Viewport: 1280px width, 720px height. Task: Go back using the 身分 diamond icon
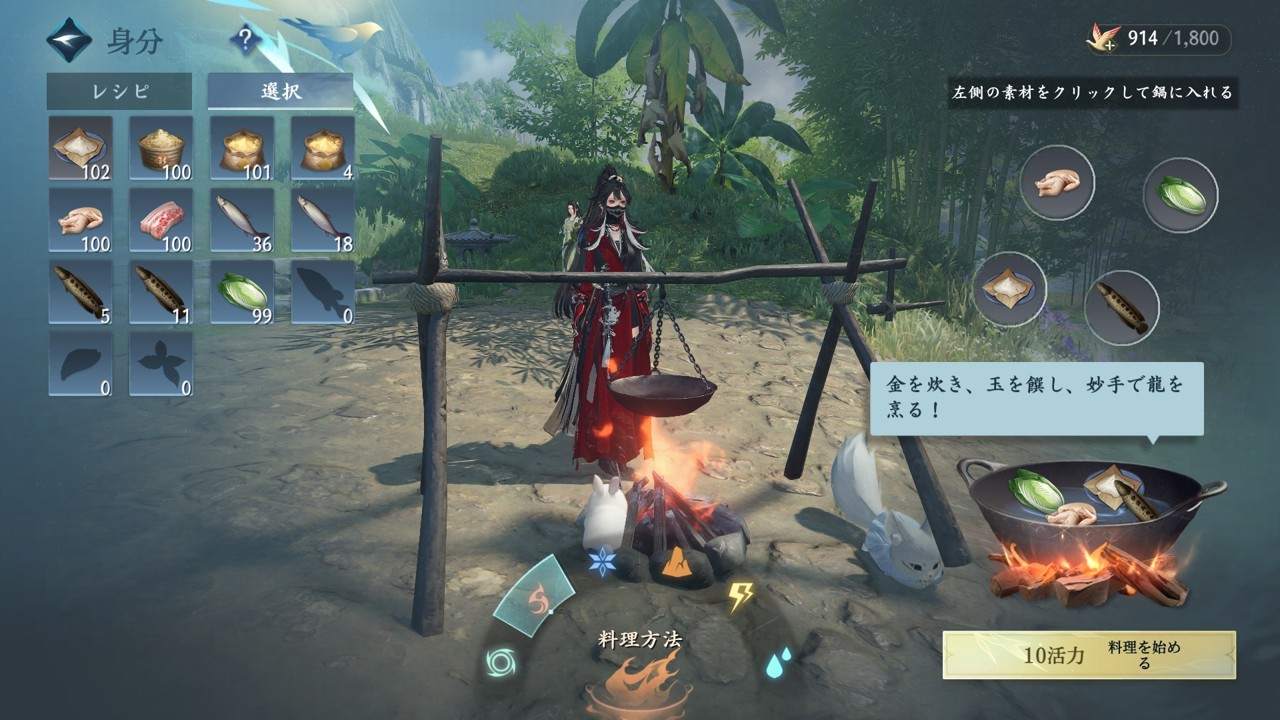tap(68, 41)
